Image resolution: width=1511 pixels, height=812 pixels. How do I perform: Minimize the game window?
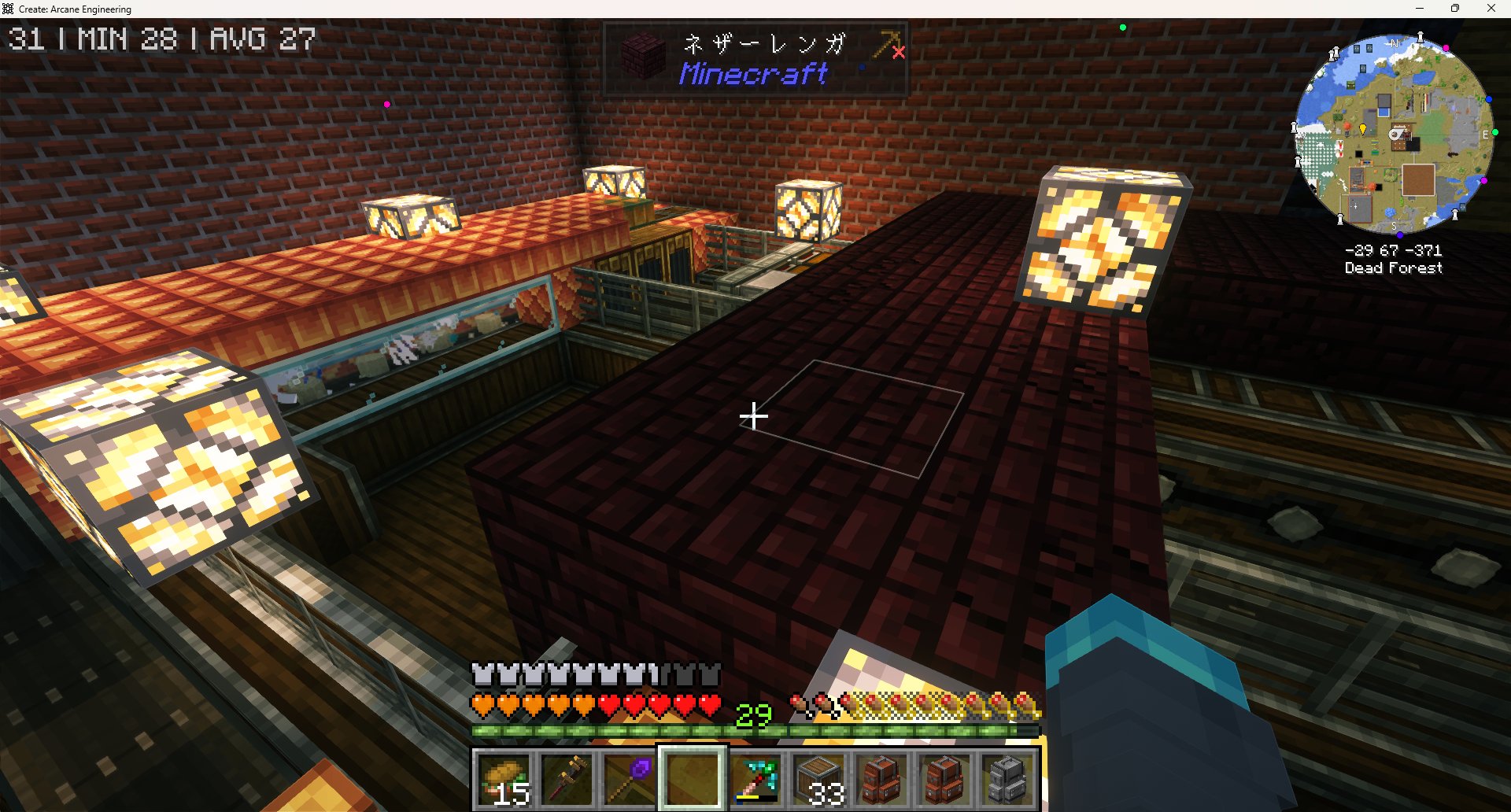1420,9
